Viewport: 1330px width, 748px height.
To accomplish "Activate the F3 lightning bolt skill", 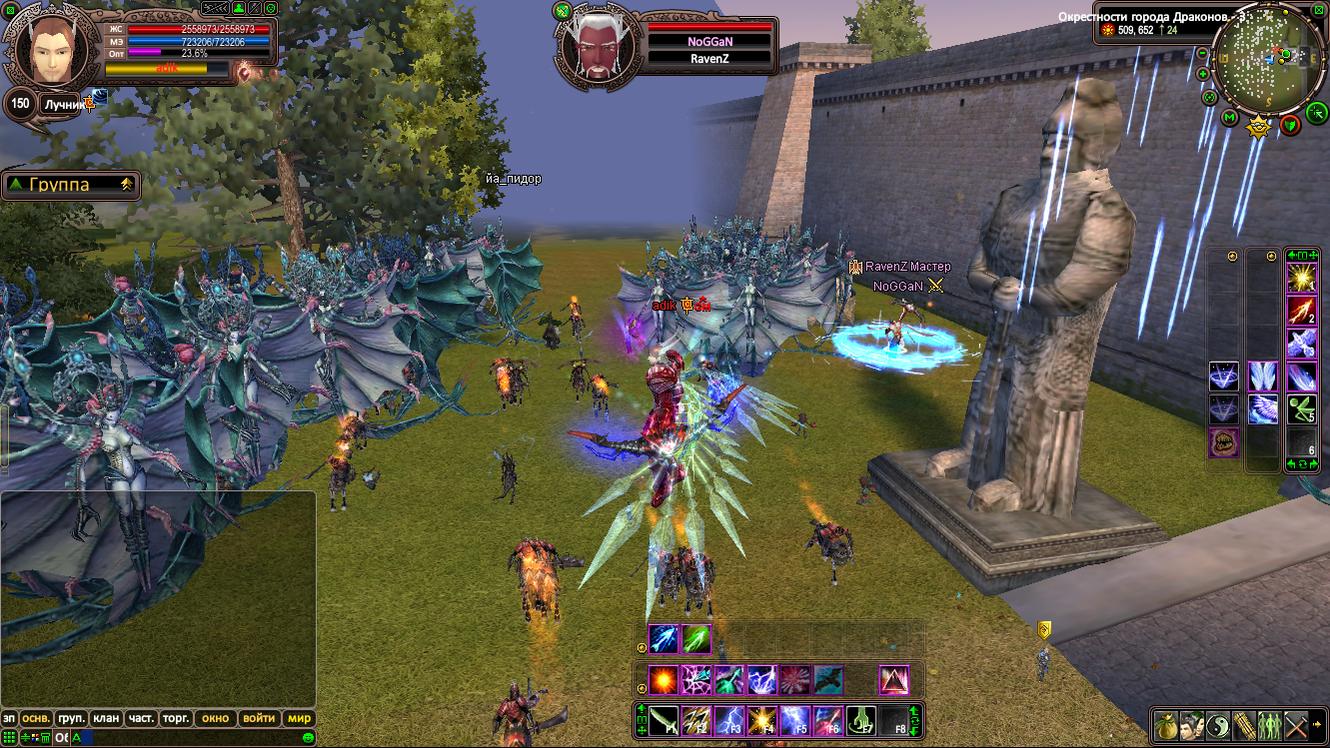I will point(729,720).
